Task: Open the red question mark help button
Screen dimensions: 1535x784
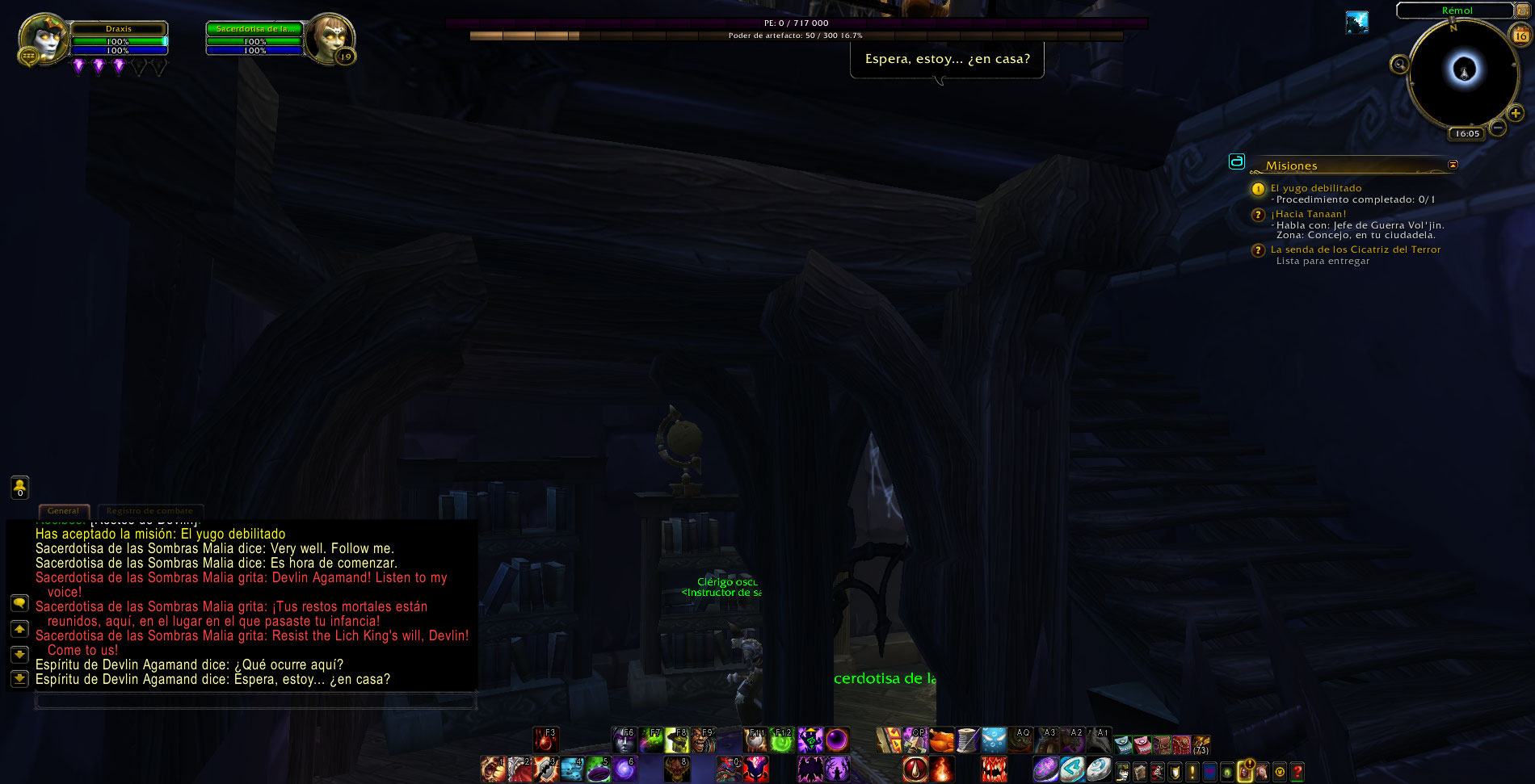Action: coord(1297,772)
